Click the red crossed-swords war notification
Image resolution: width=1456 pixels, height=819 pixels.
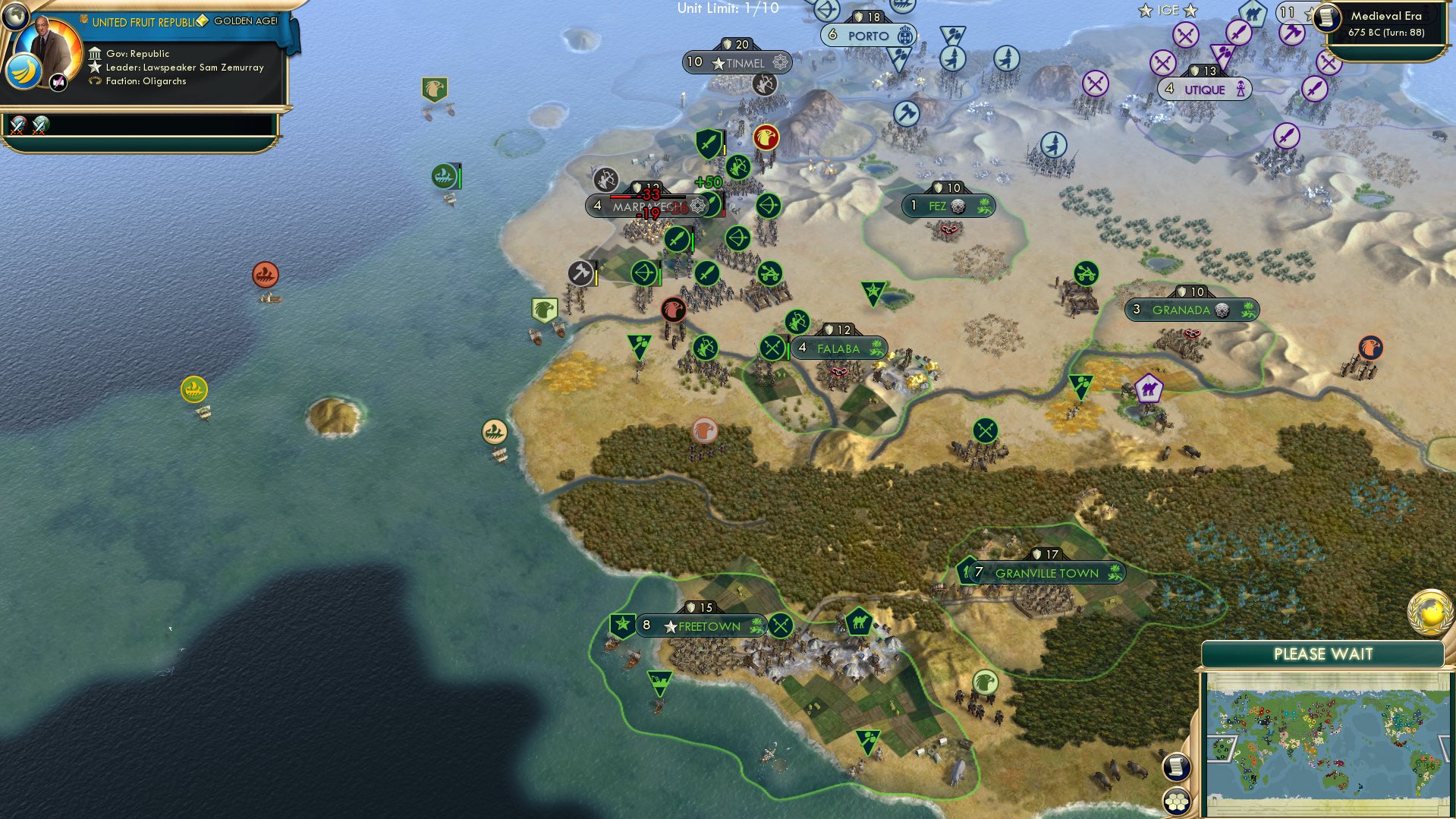16,125
